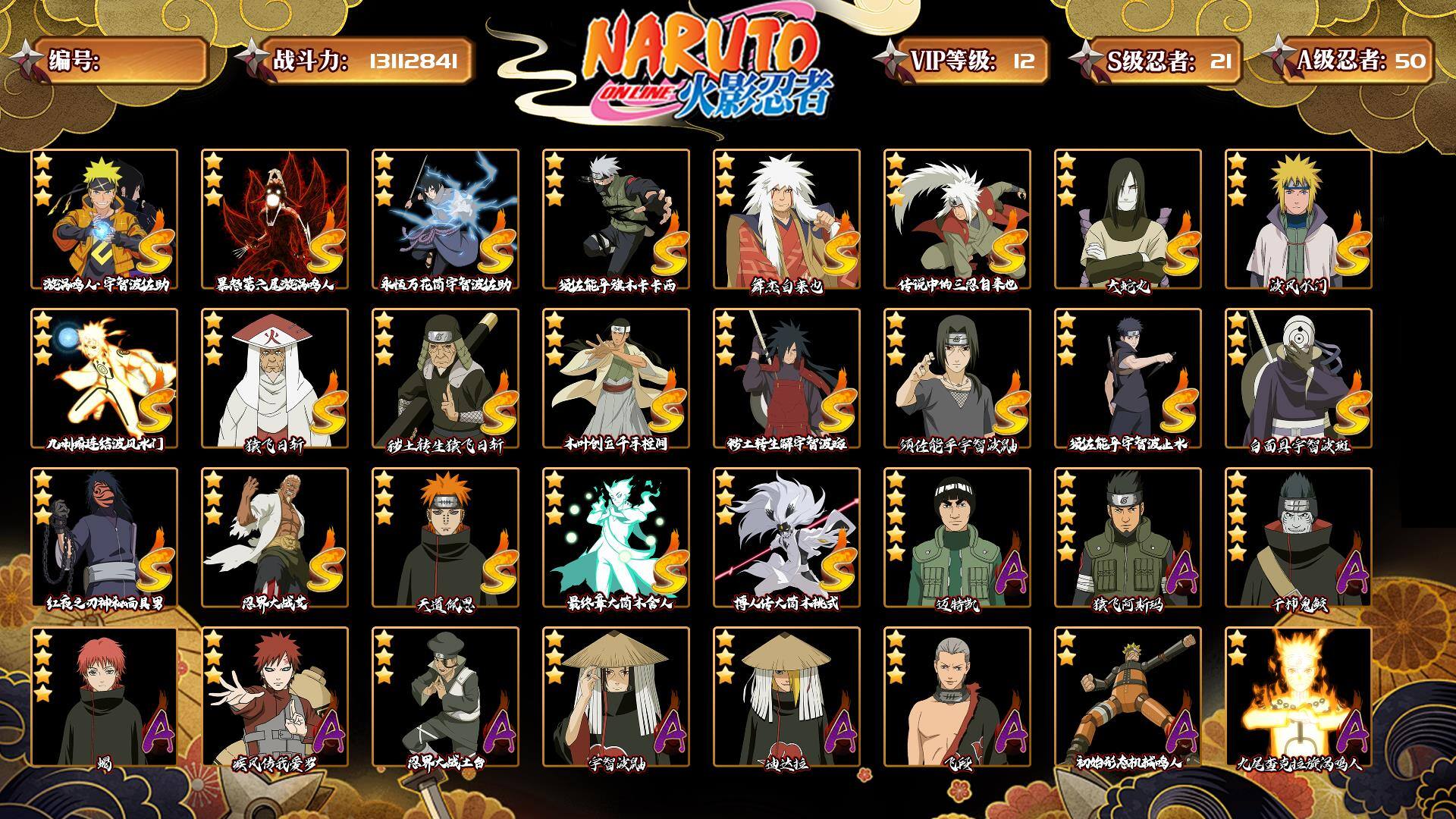Choose the Hashirama Senju card
The image size is (1456, 819).
(616, 378)
